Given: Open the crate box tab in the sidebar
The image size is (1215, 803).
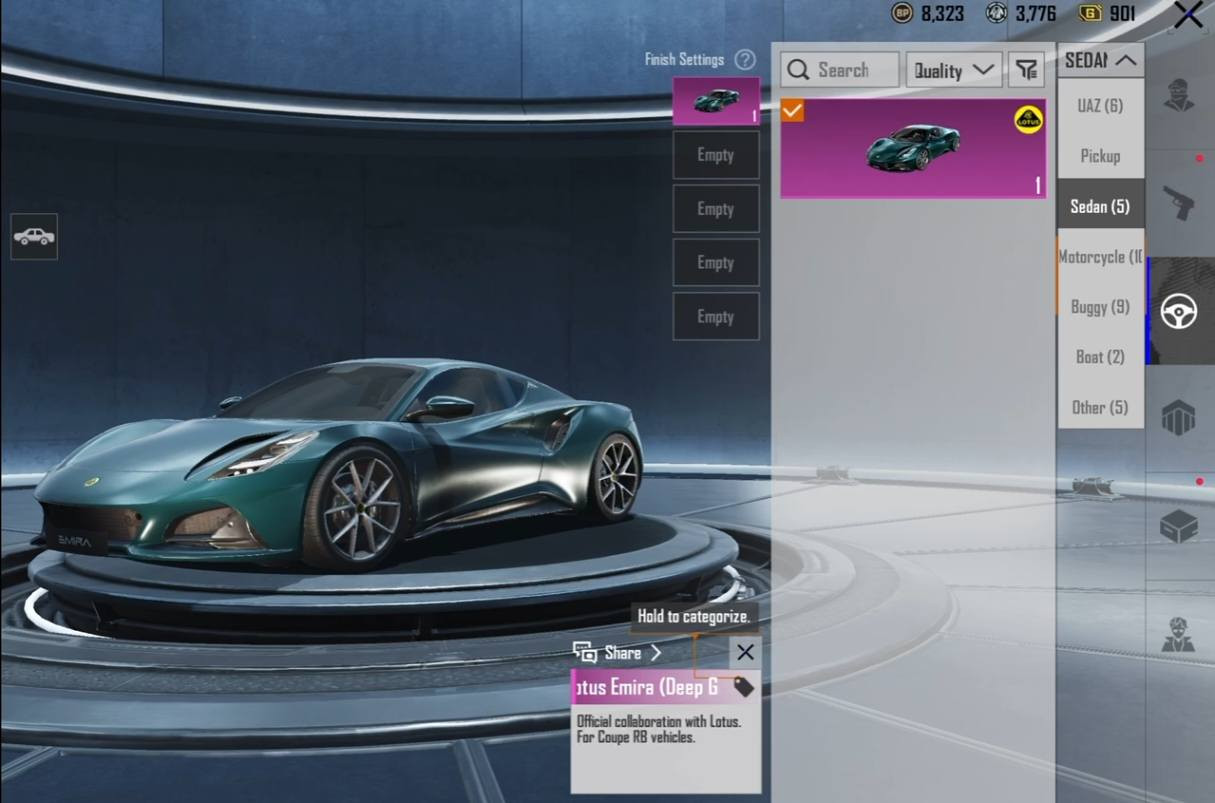Looking at the screenshot, I should coord(1179,525).
